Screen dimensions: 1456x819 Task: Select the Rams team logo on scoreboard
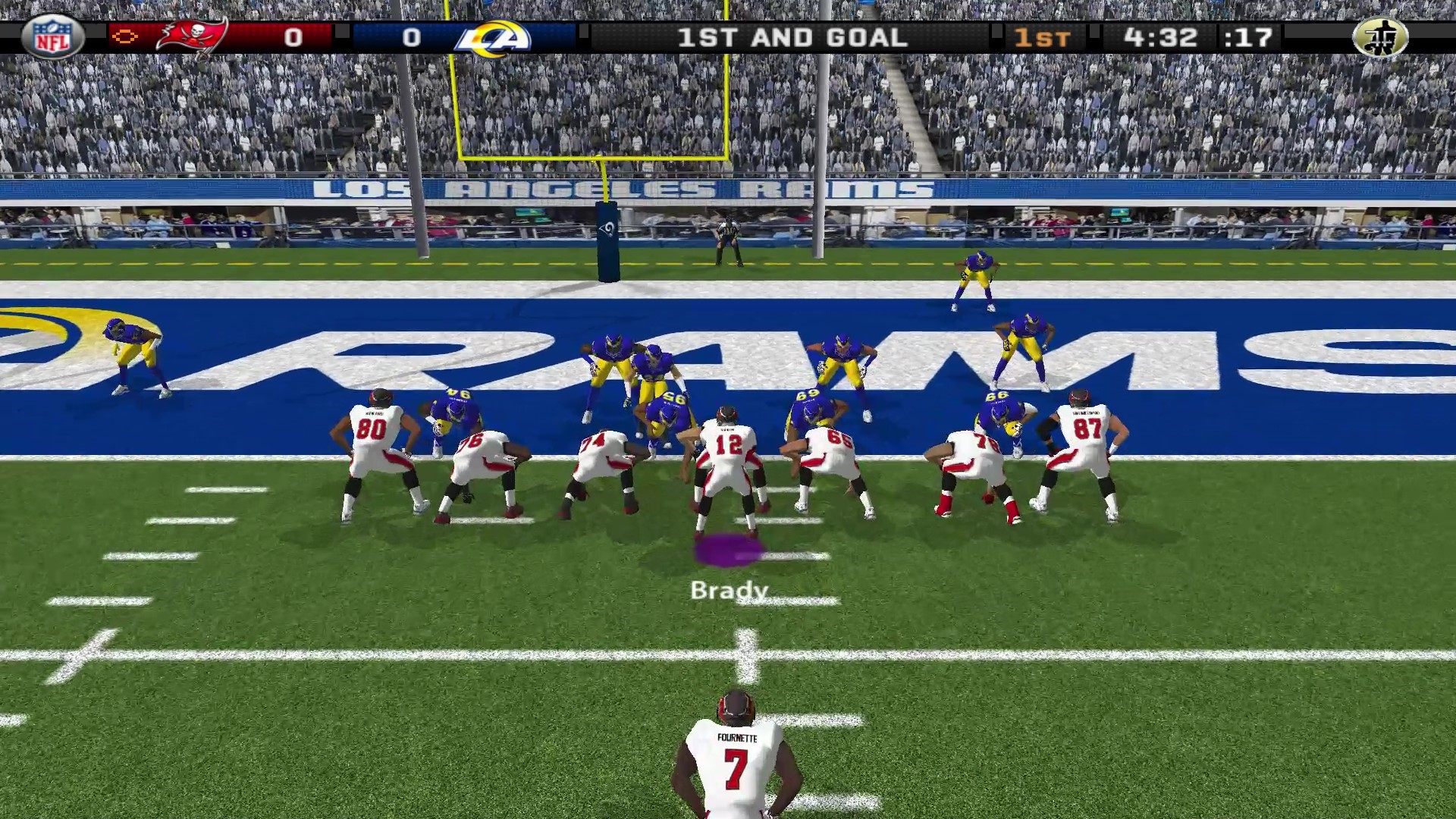point(492,38)
